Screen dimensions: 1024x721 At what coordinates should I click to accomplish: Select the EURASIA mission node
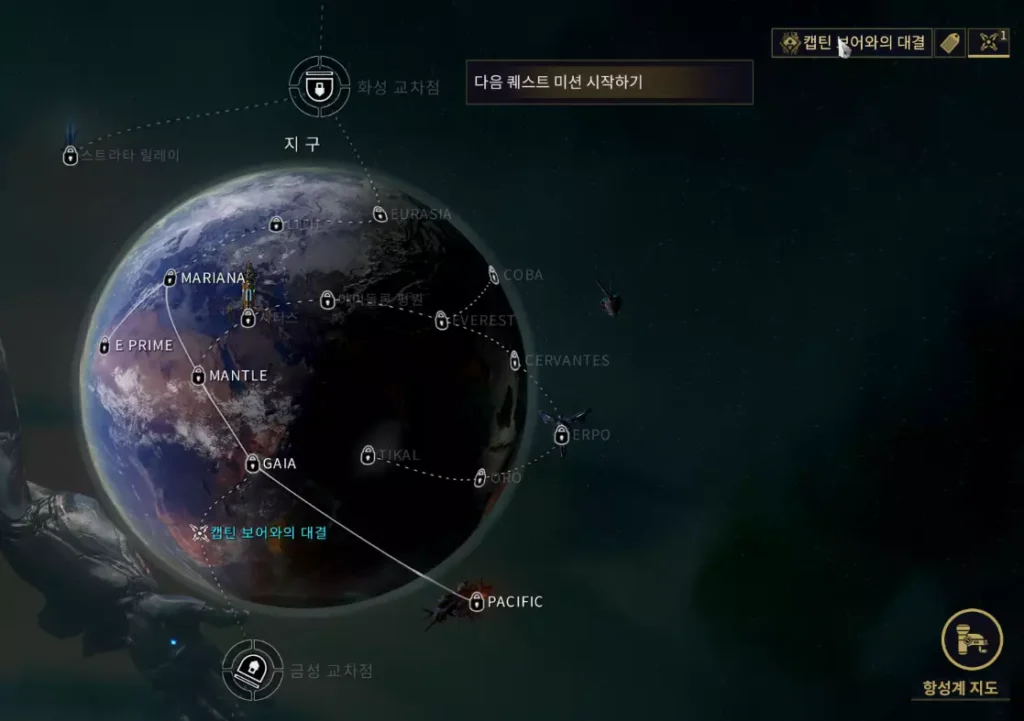click(x=380, y=214)
